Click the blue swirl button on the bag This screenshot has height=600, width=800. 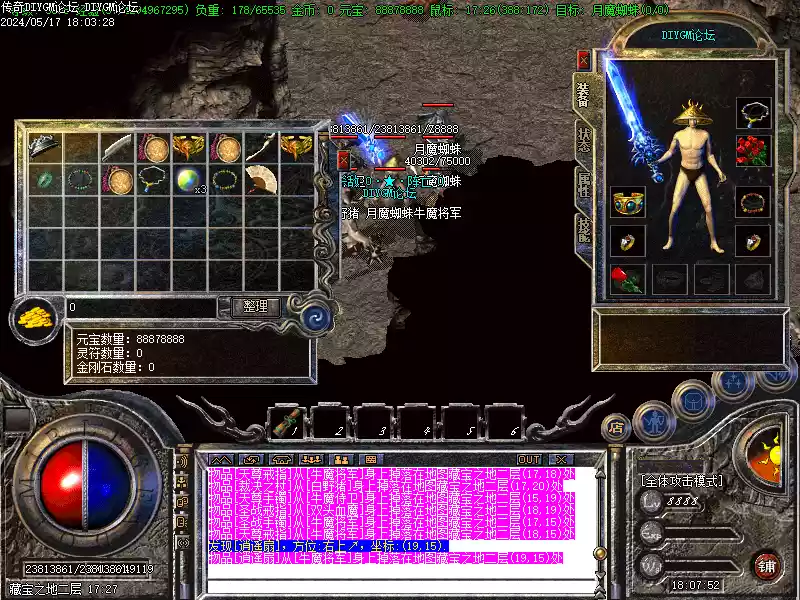coord(316,319)
